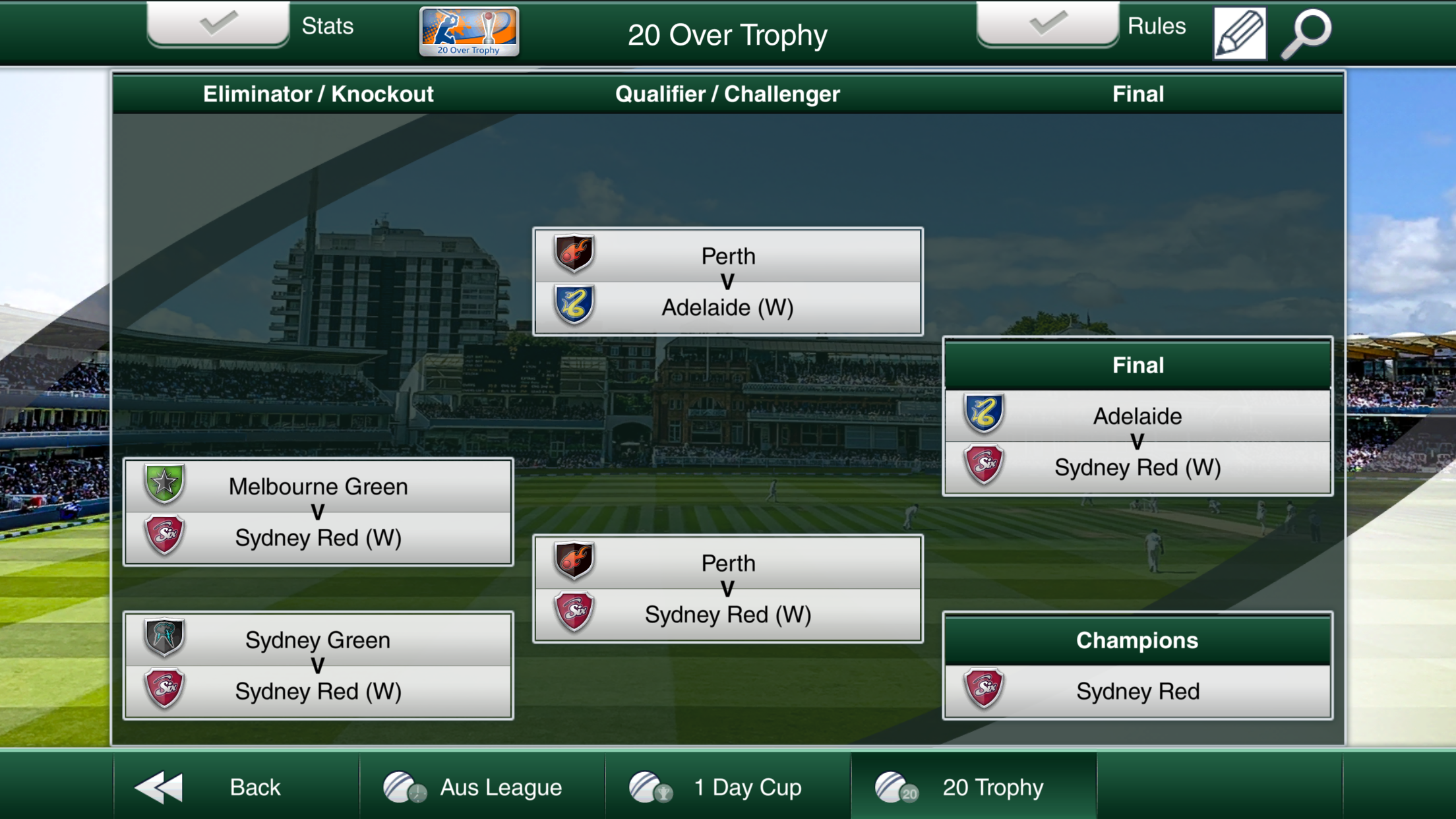Toggle the Stats checkbox button
1456x819 pixels.
tap(218, 25)
